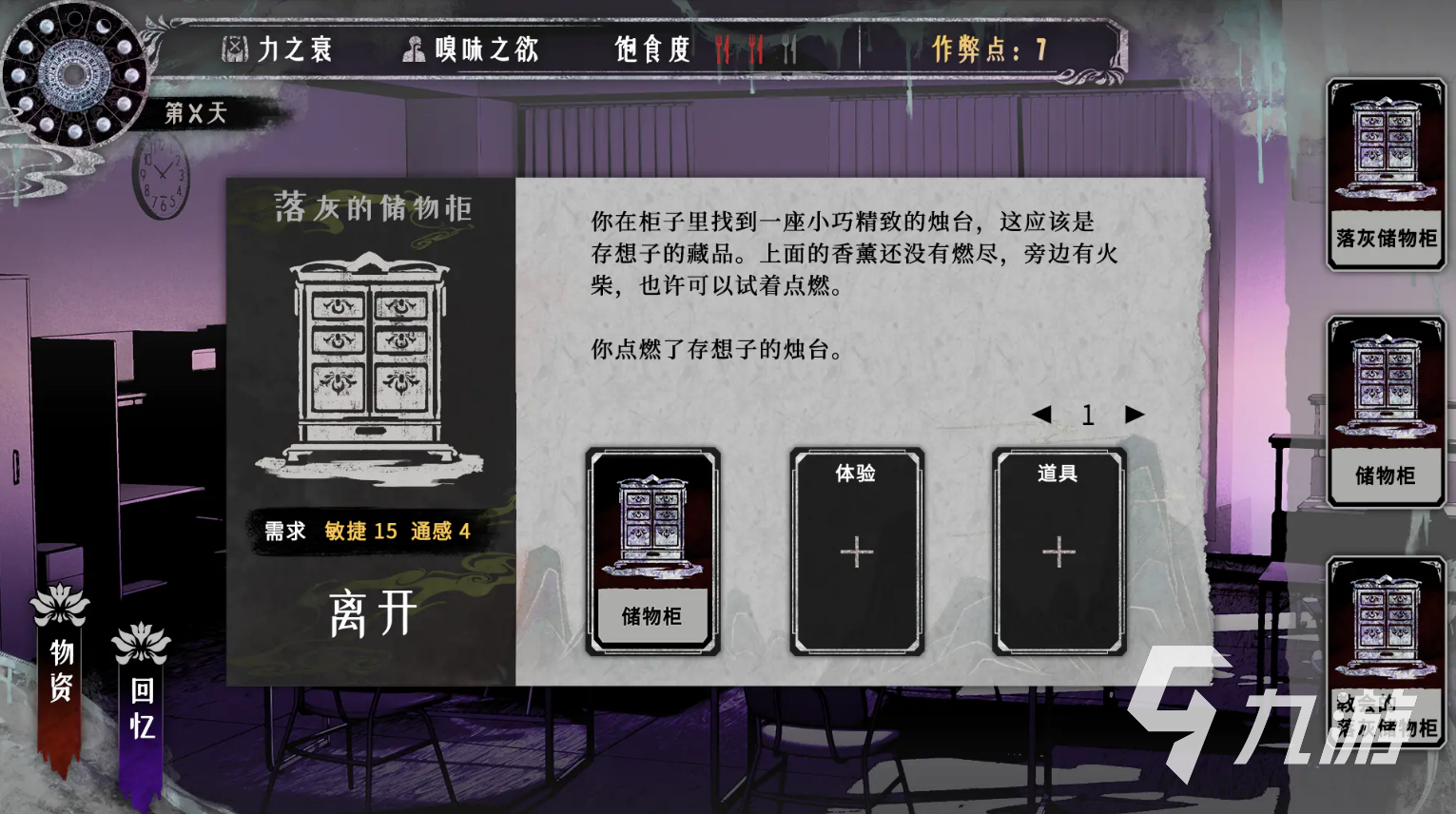Select the 储物柜 cabinet card in dialogue
This screenshot has width=1456, height=814.
[x=652, y=552]
